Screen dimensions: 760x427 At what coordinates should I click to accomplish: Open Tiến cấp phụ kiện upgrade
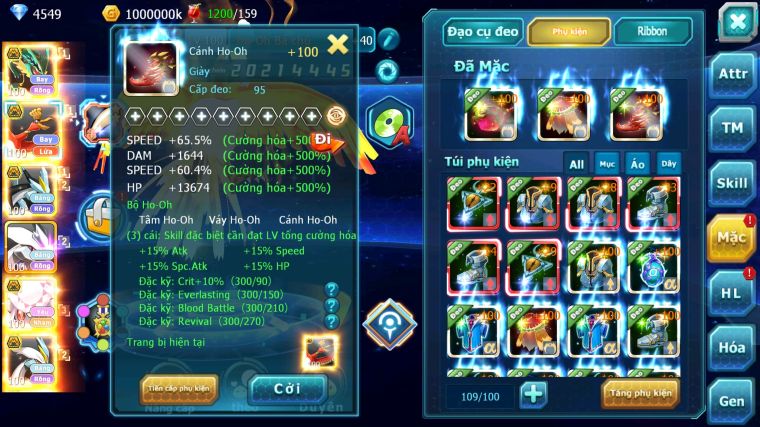[179, 388]
